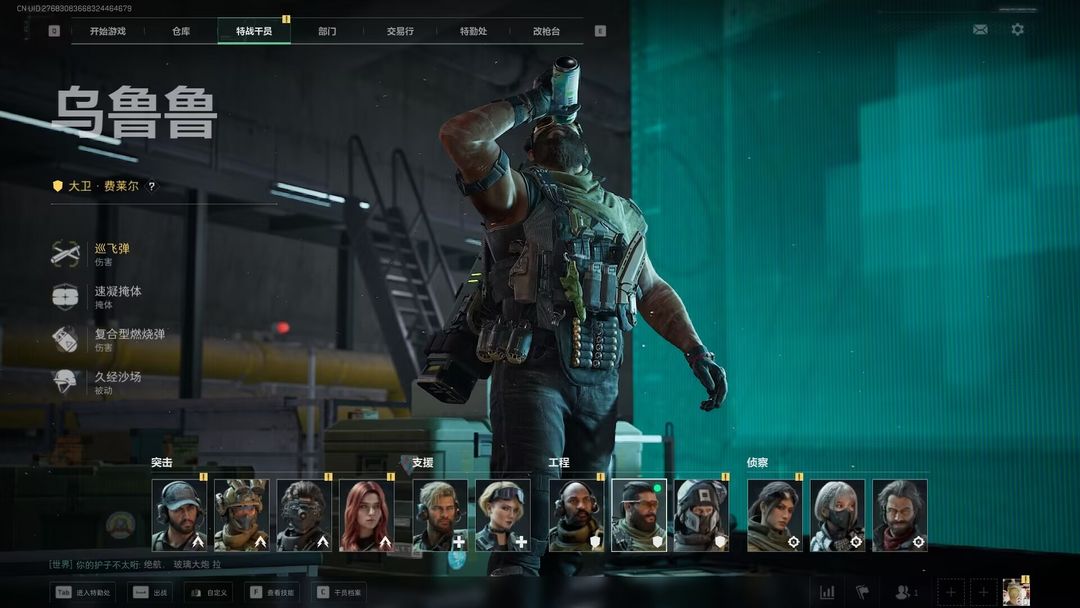Switch to the 特勤处 tab
The width and height of the screenshot is (1080, 608).
(473, 31)
